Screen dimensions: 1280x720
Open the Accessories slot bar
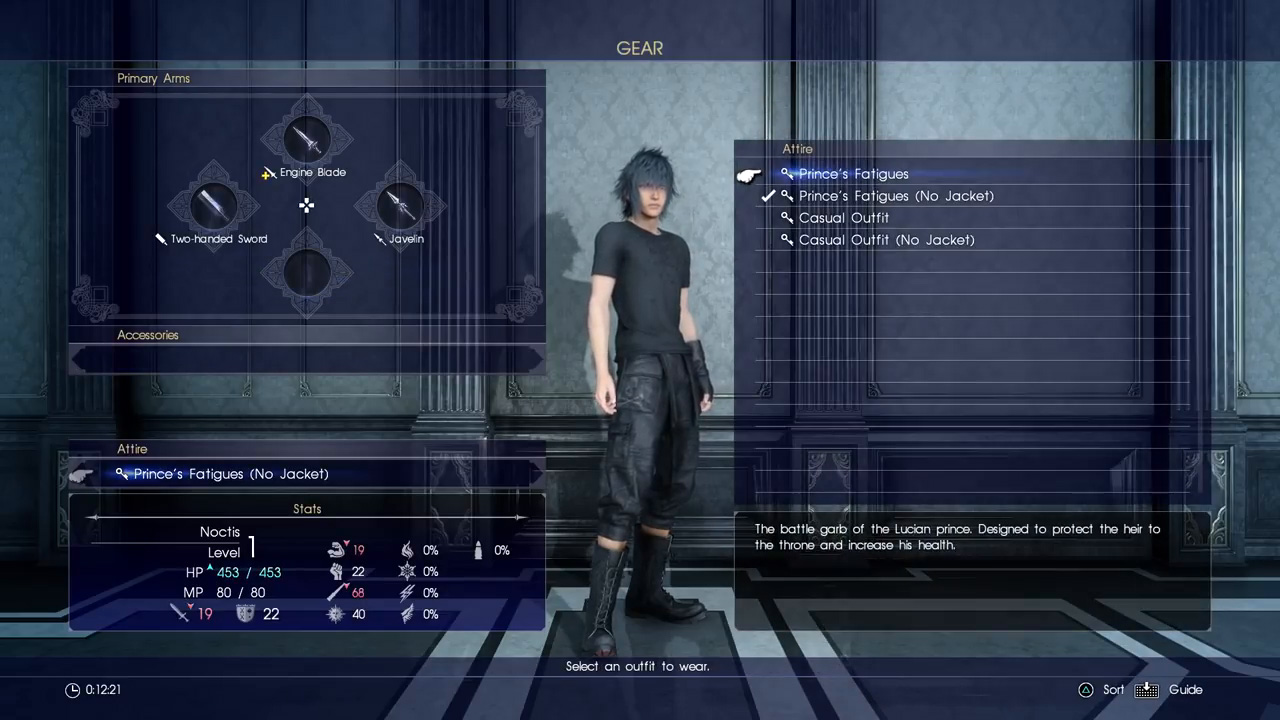click(307, 358)
